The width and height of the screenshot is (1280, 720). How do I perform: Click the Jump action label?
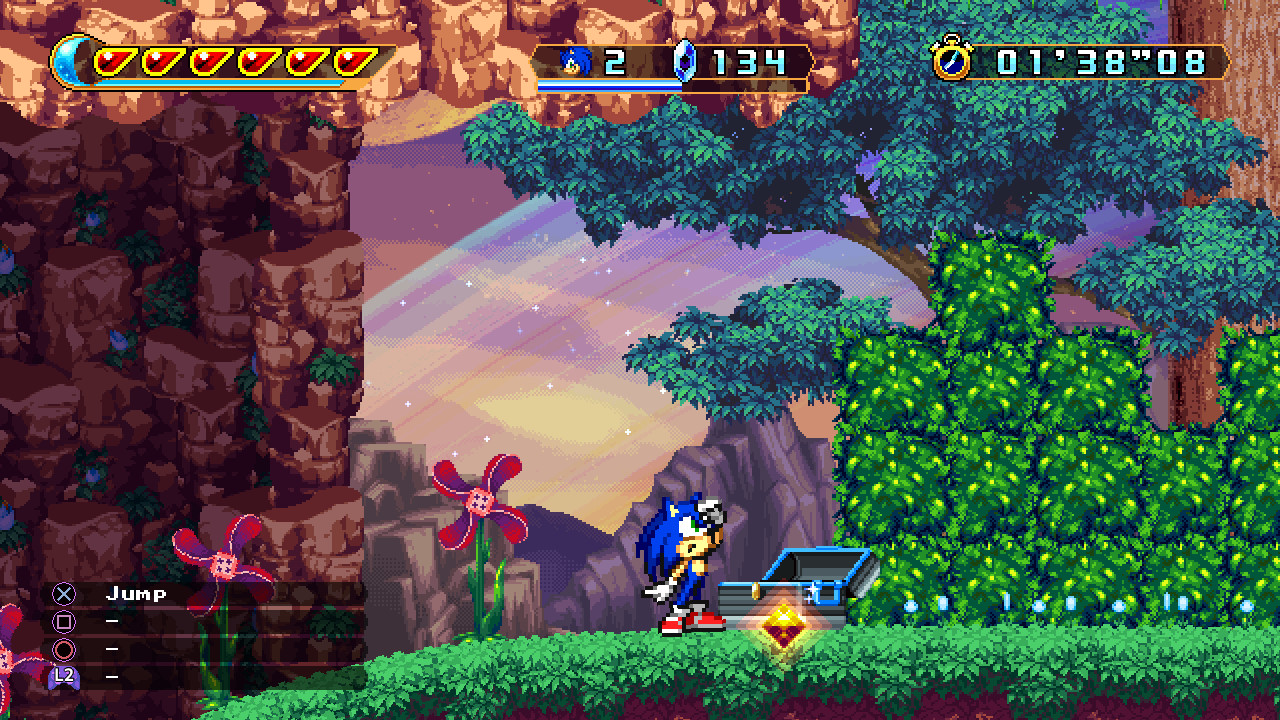tap(135, 592)
